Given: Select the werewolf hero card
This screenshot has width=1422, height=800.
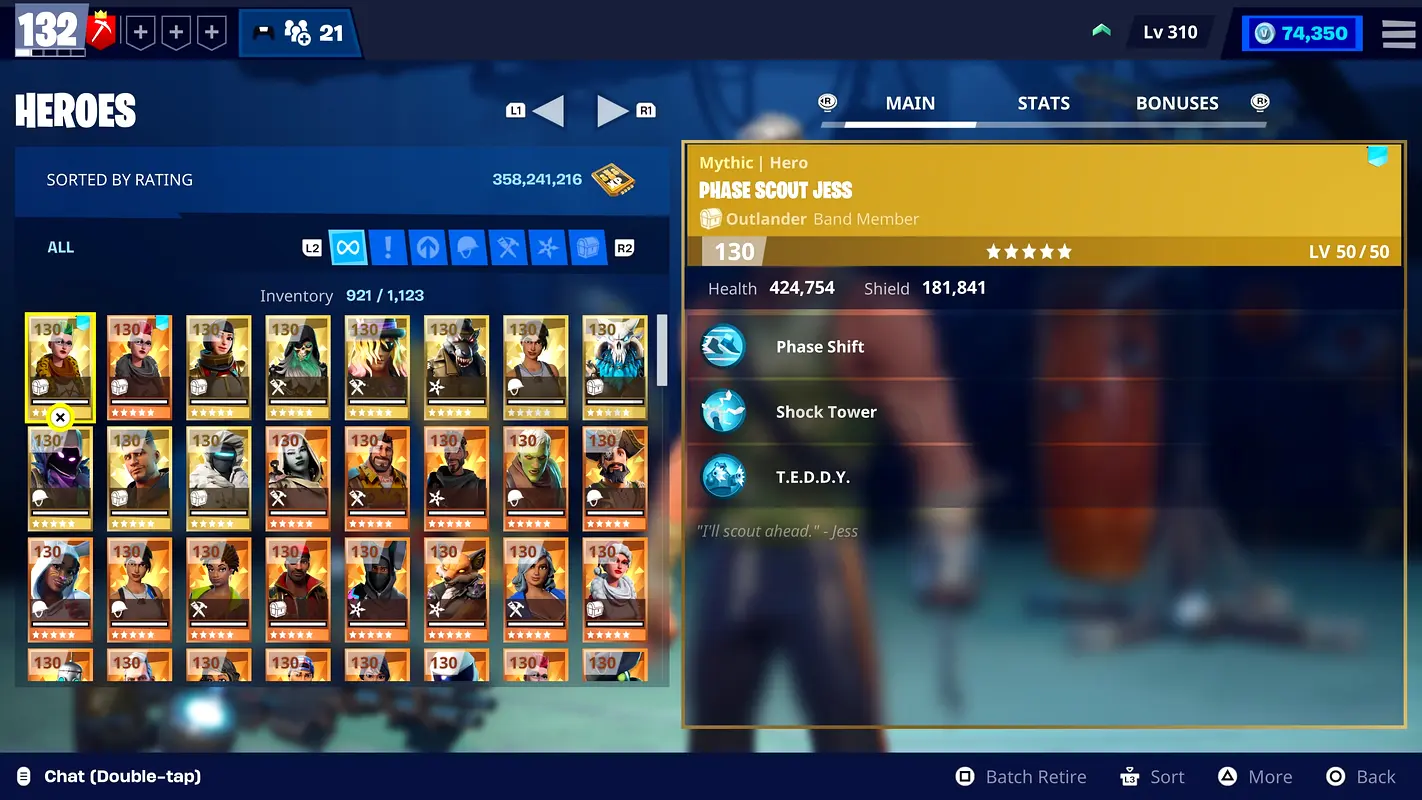Looking at the screenshot, I should point(456,367).
